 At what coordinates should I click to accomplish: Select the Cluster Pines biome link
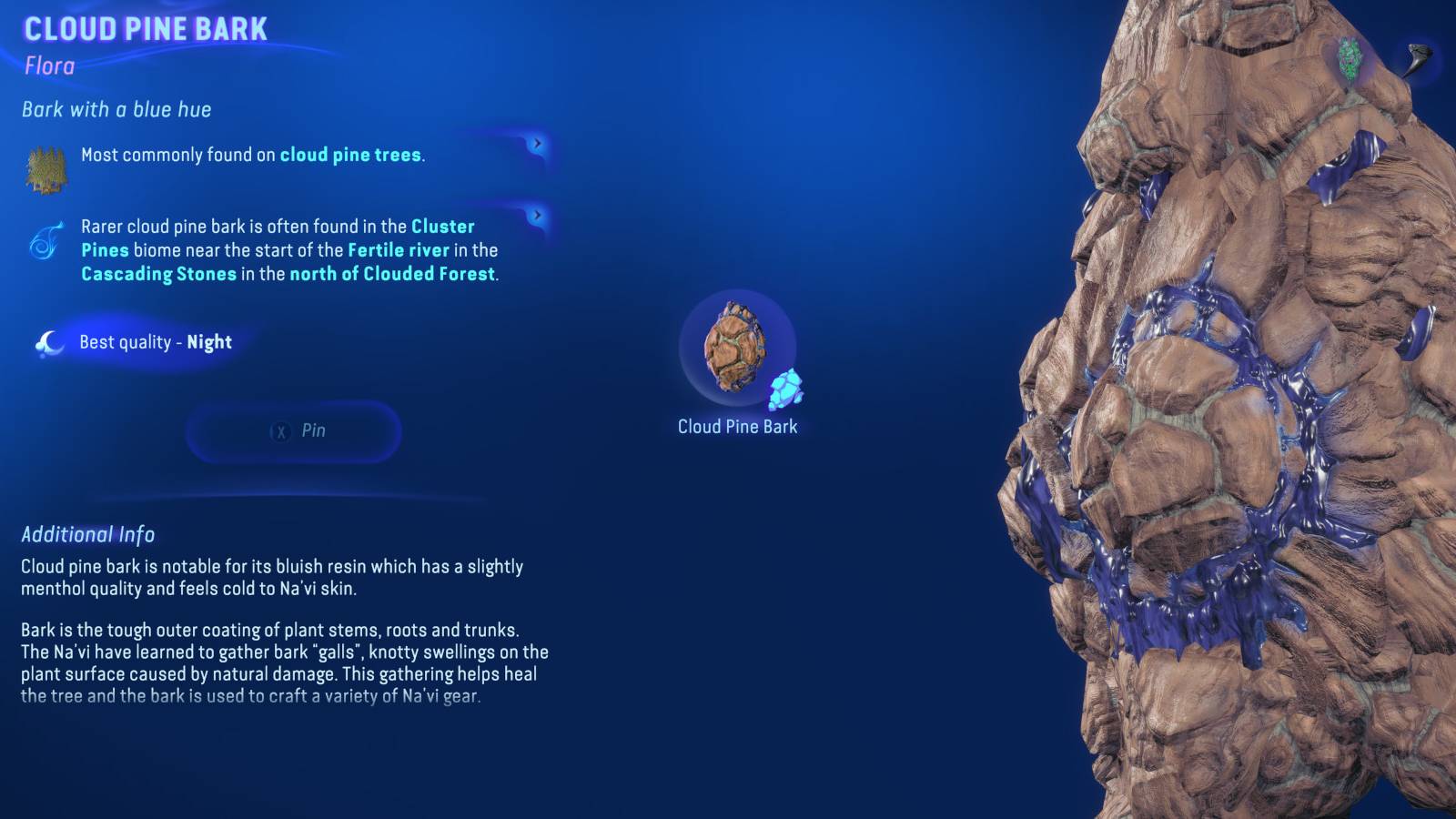tap(442, 227)
